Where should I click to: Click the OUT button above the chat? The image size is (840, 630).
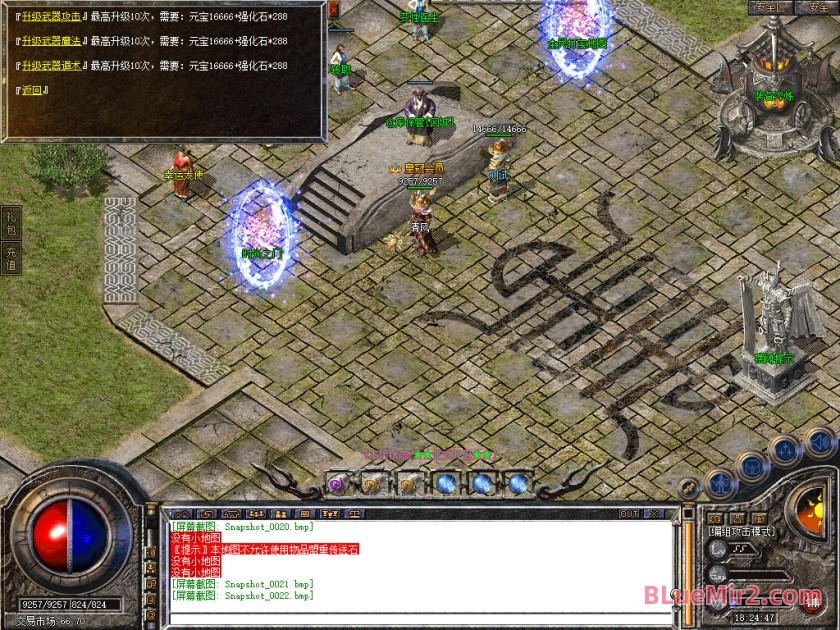629,514
